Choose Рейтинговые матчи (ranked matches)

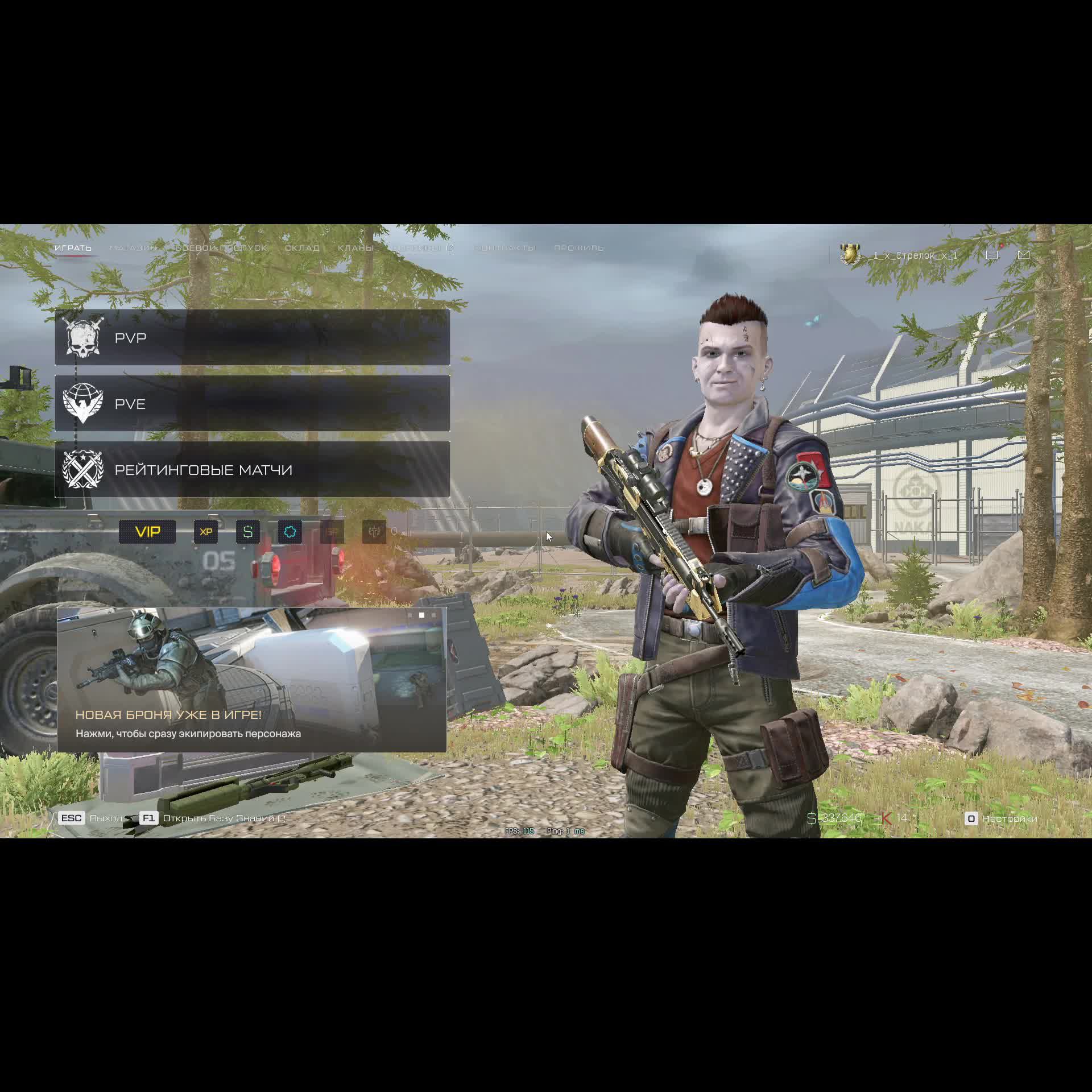click(x=252, y=470)
